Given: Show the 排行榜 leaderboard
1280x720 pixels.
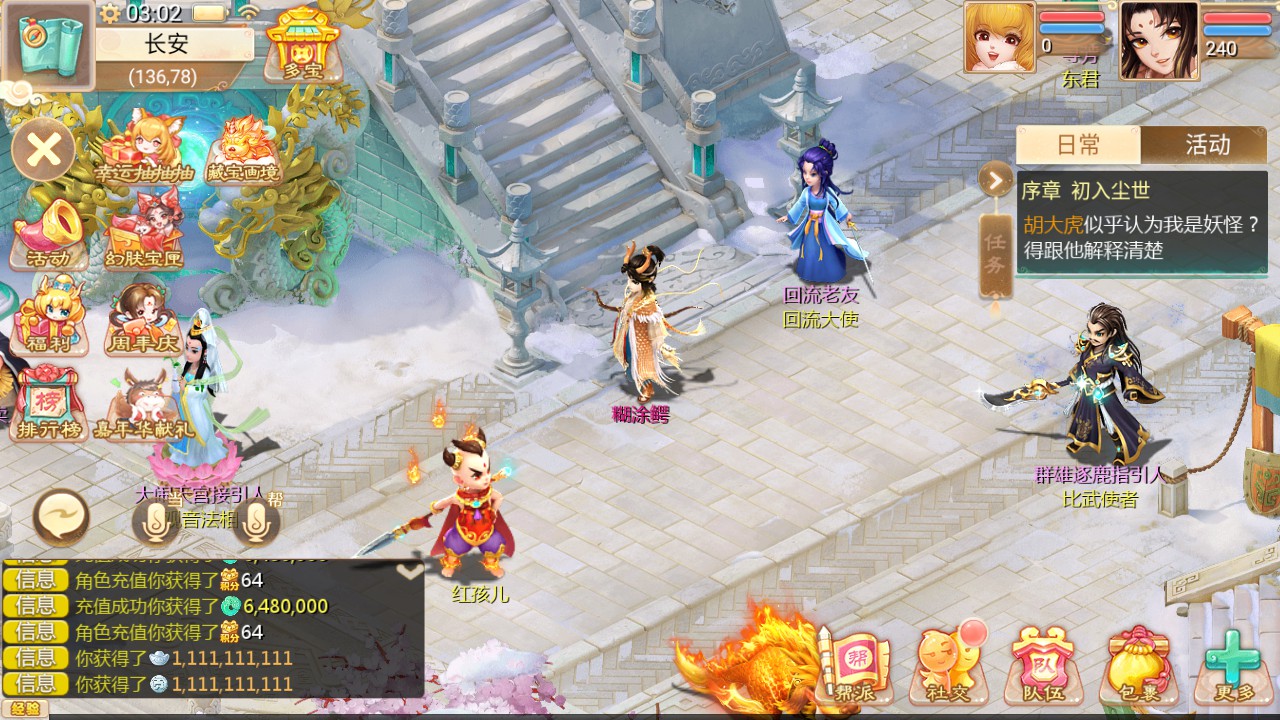Looking at the screenshot, I should [48, 402].
